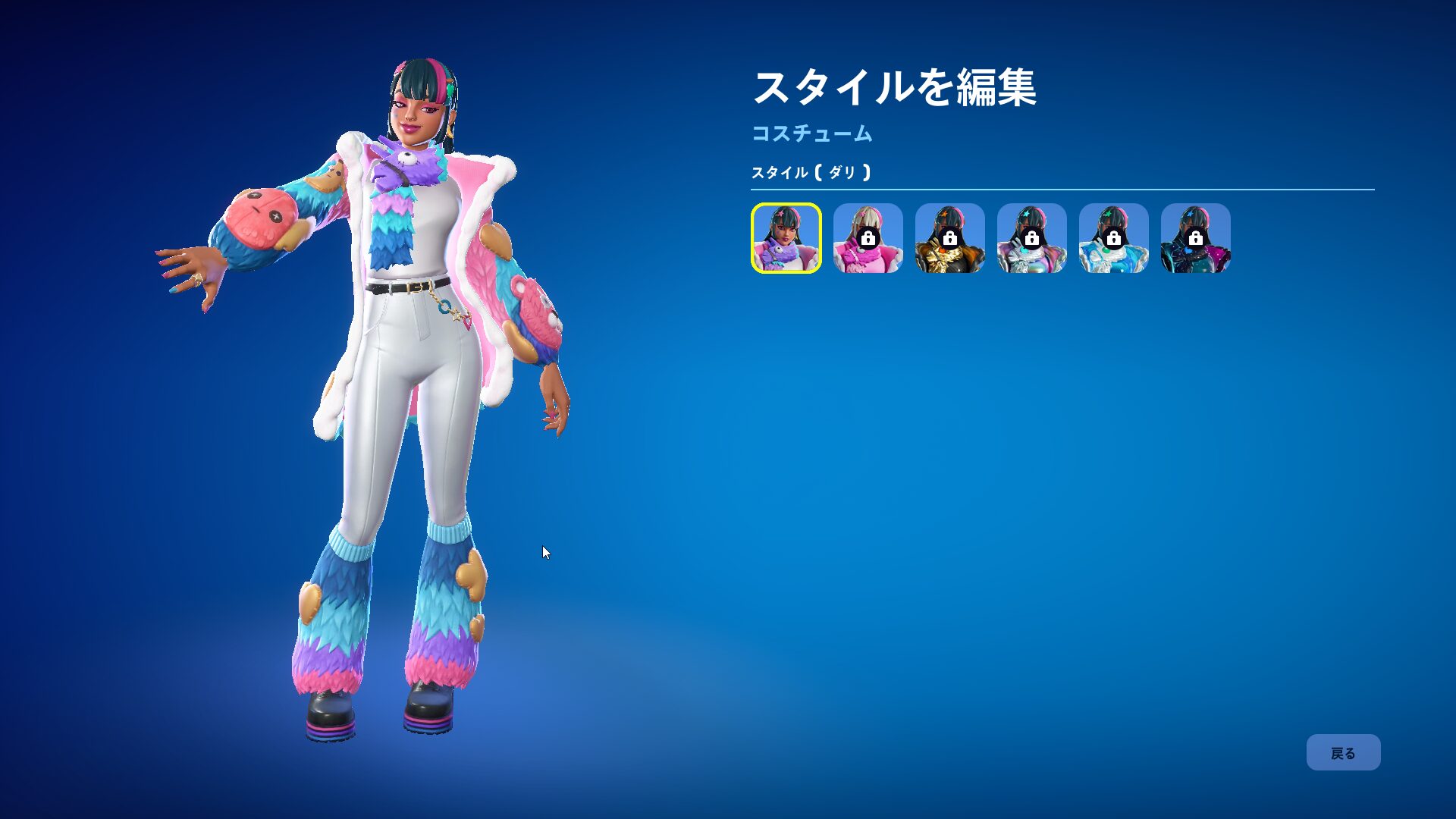The image size is (1456, 819).
Task: Click the locked dark galaxy style variant
Action: [1197, 237]
